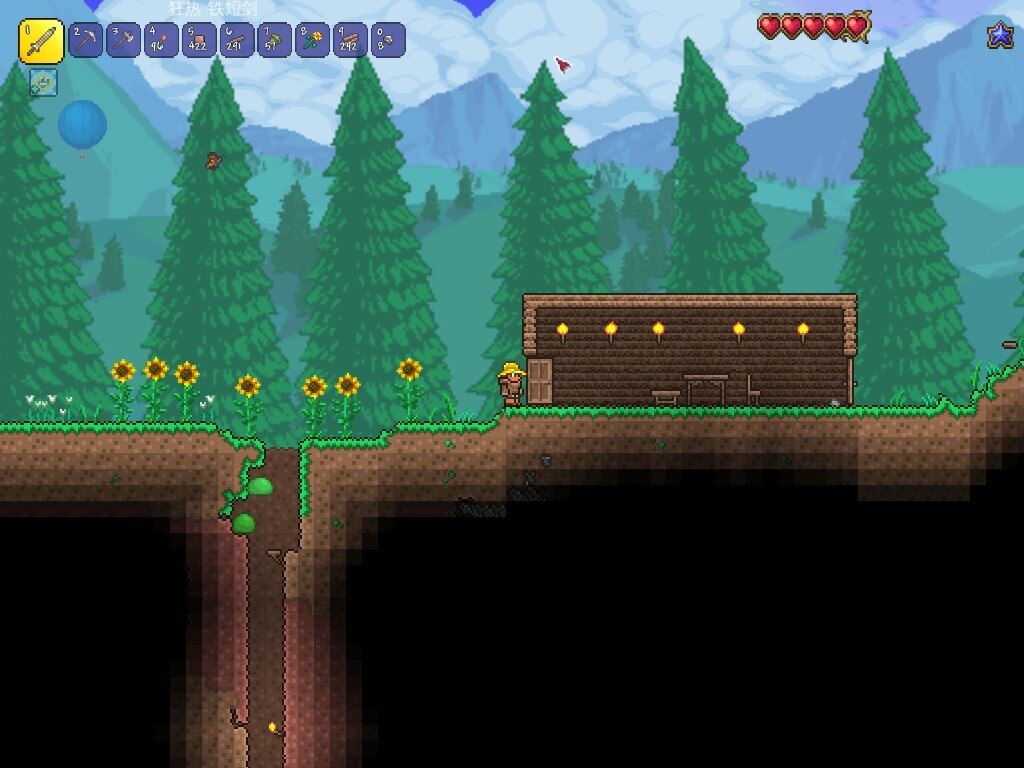Choose the axe hotbar slot
The width and height of the screenshot is (1024, 768).
[x=124, y=40]
